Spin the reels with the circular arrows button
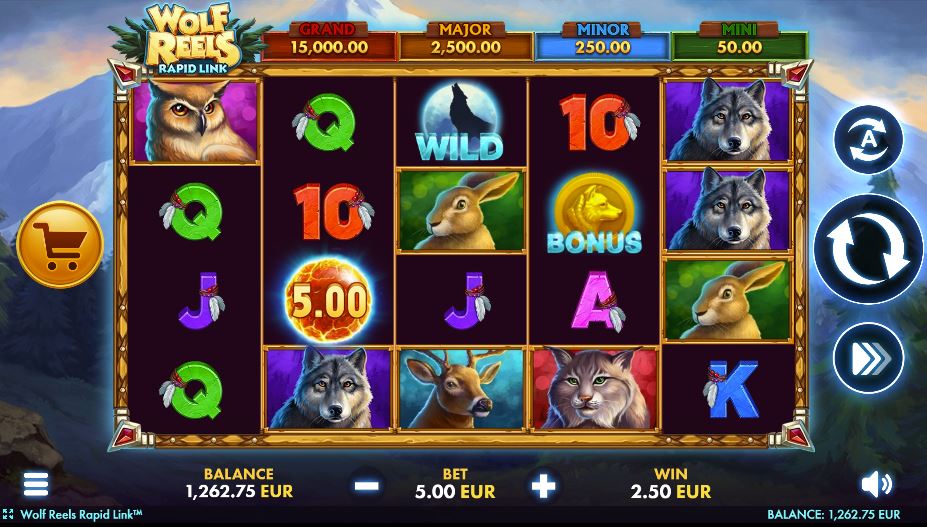Viewport: 927px width, 527px height. [x=866, y=248]
